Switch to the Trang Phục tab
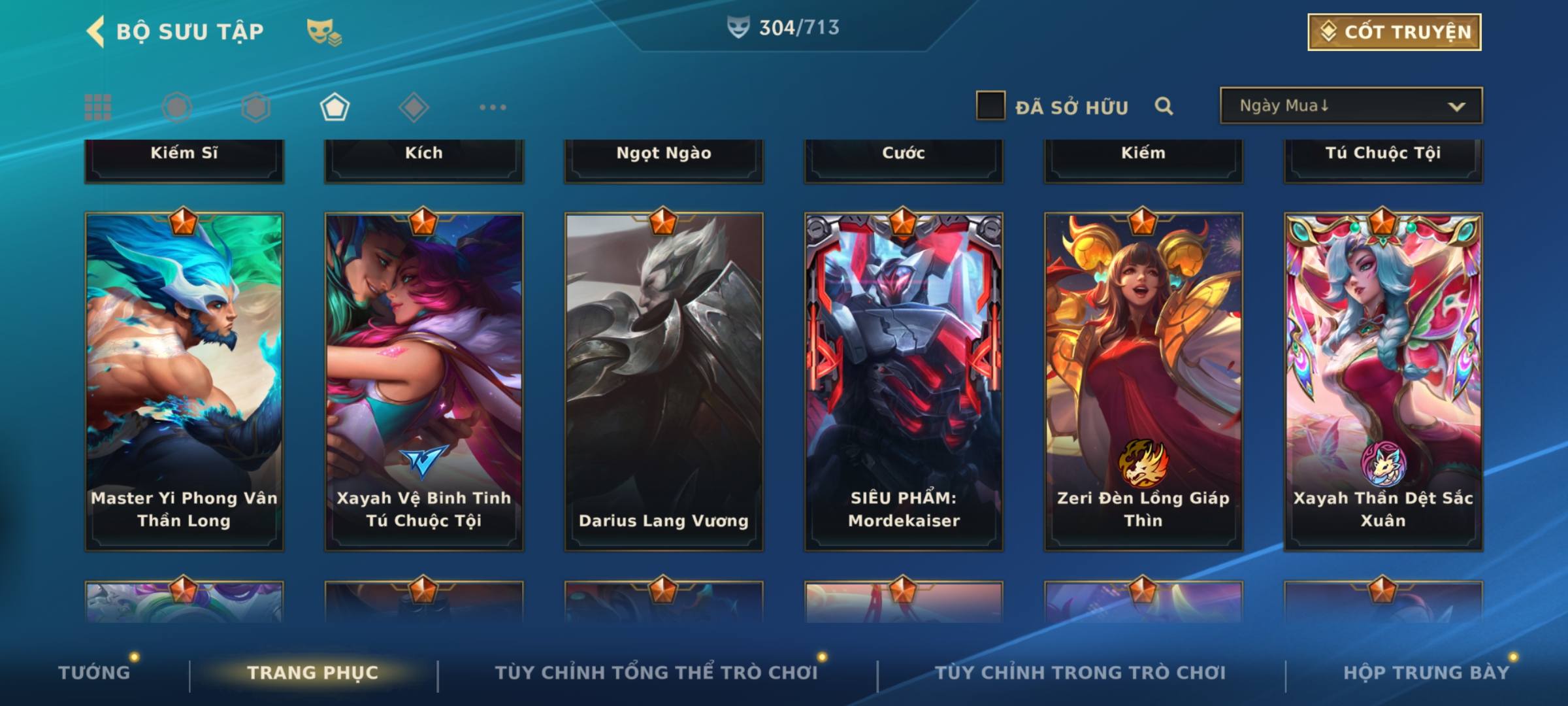This screenshot has width=1568, height=706. [x=313, y=673]
